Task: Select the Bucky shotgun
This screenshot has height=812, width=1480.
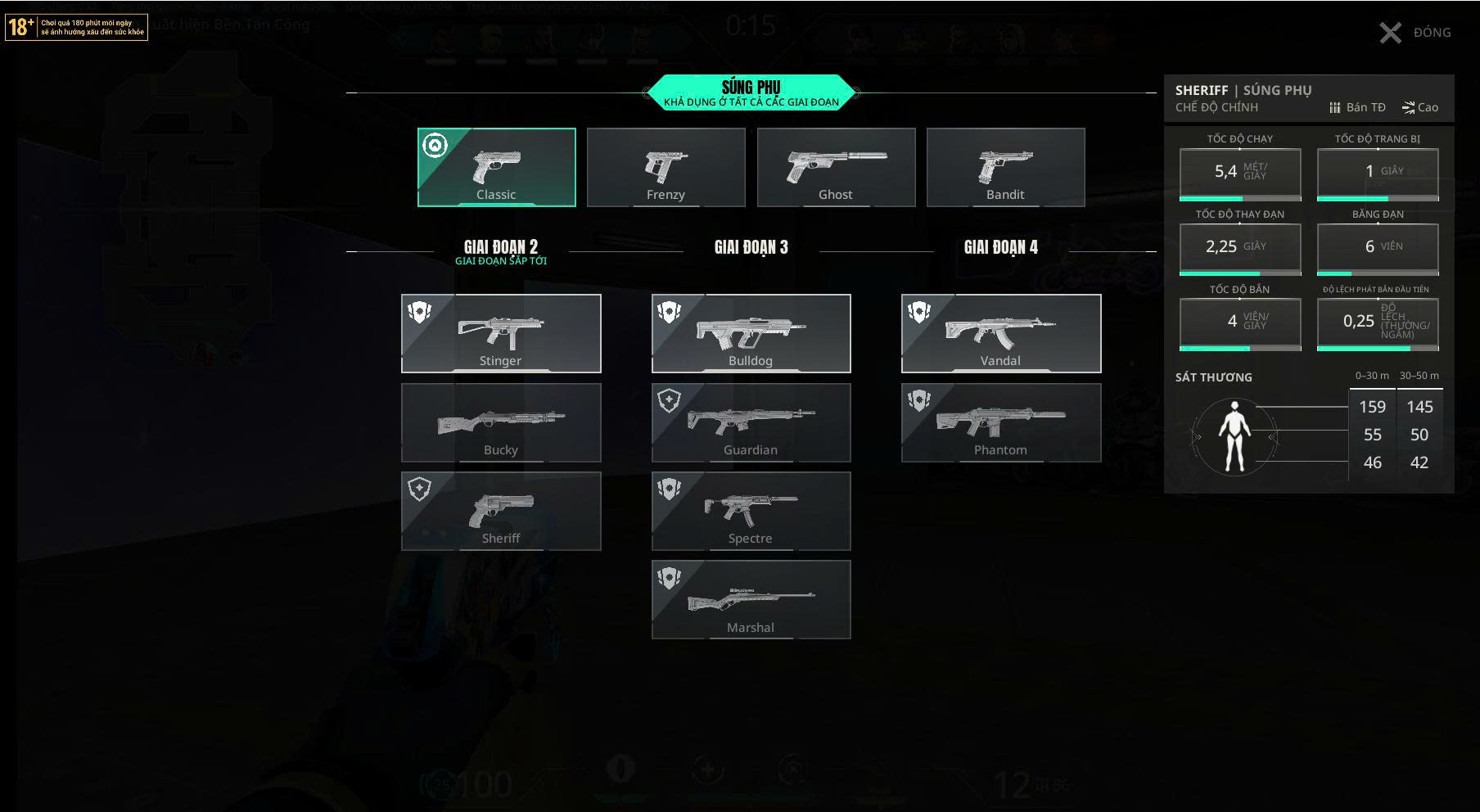Action: pos(501,422)
